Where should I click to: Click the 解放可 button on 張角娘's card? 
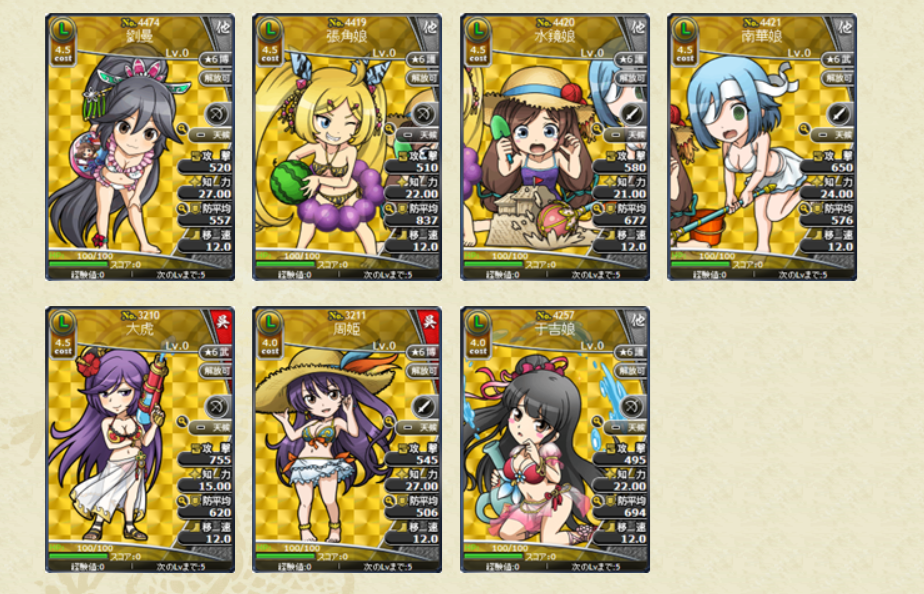[424, 77]
